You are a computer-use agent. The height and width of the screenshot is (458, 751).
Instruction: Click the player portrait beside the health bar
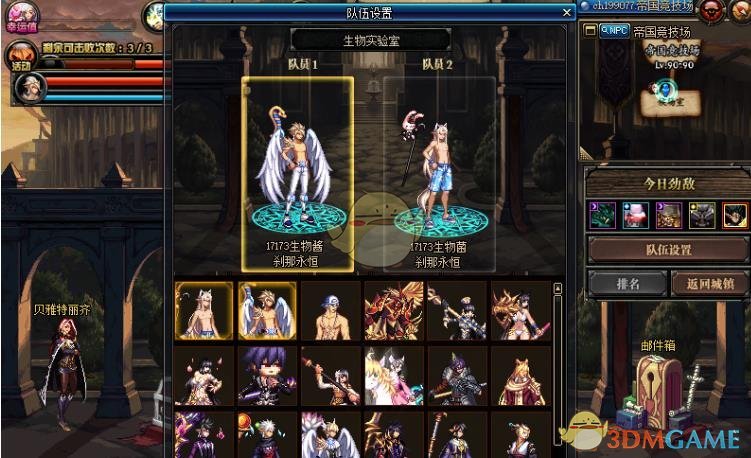[x=27, y=90]
